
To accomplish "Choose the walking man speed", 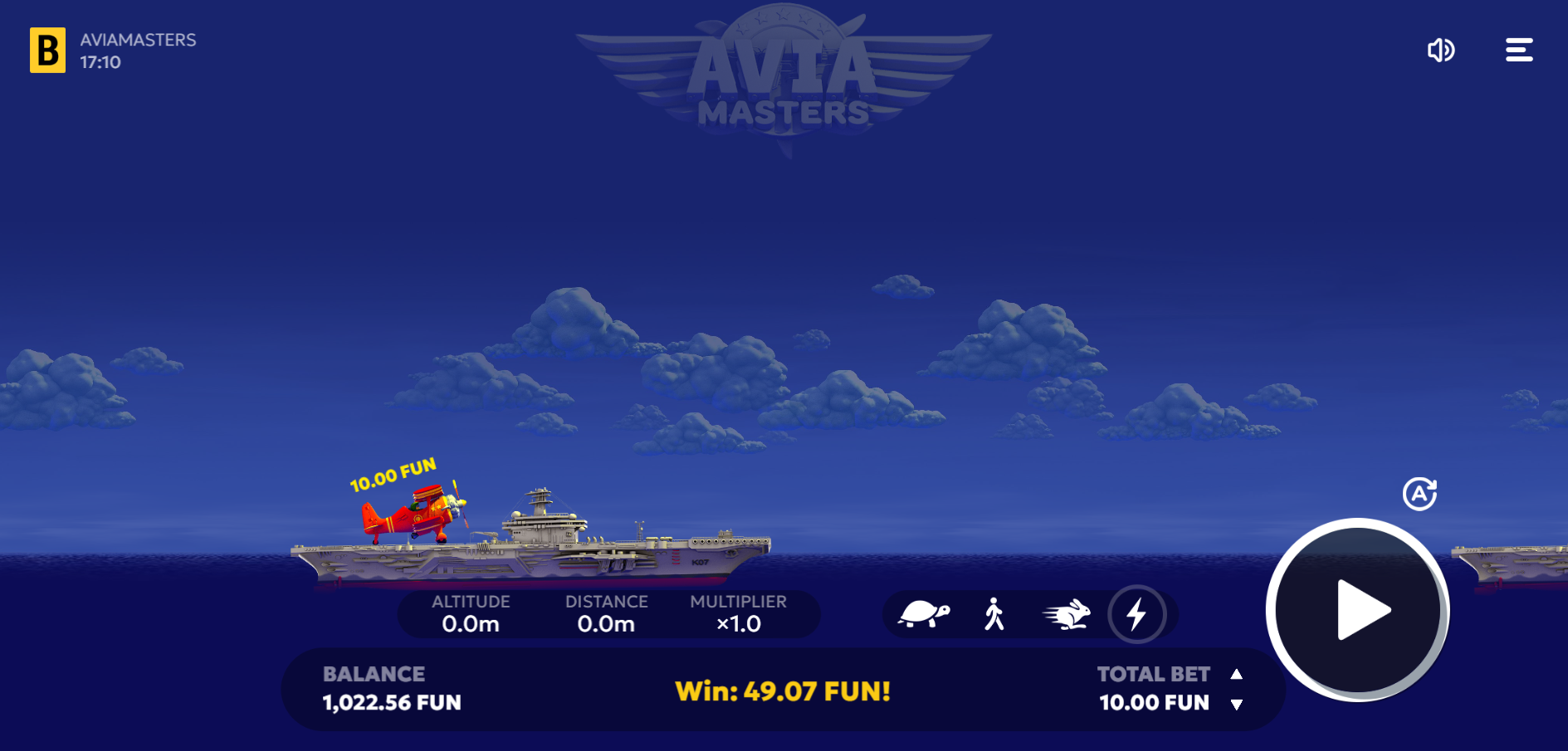I will 994,615.
